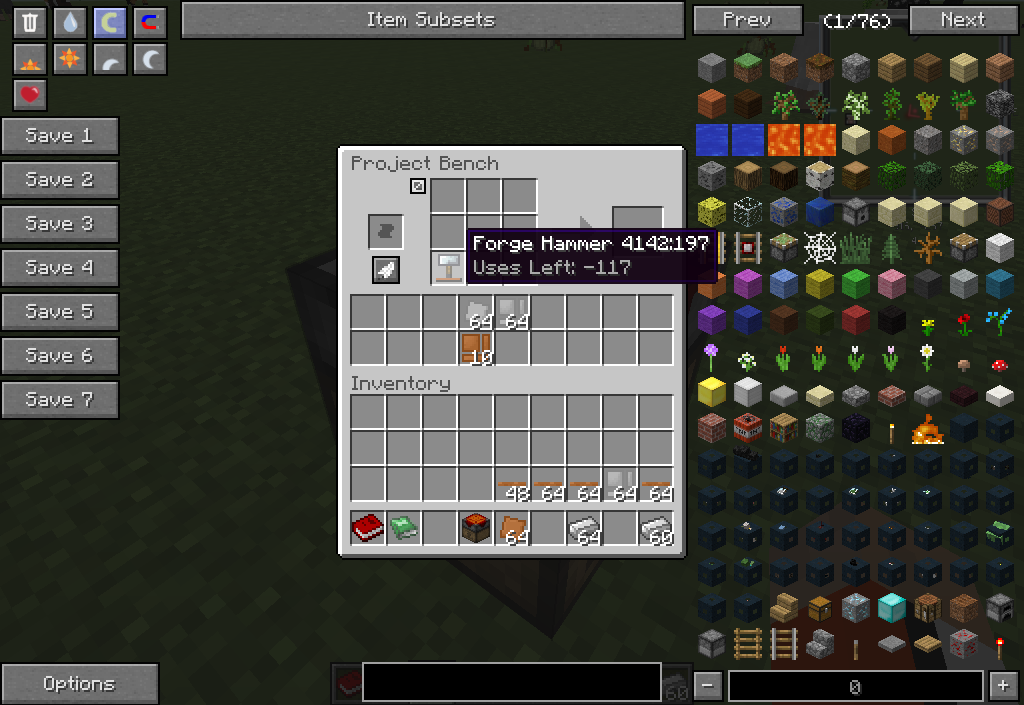Set time to midnight with the crescent moon
The height and width of the screenshot is (705, 1024).
pos(150,60)
